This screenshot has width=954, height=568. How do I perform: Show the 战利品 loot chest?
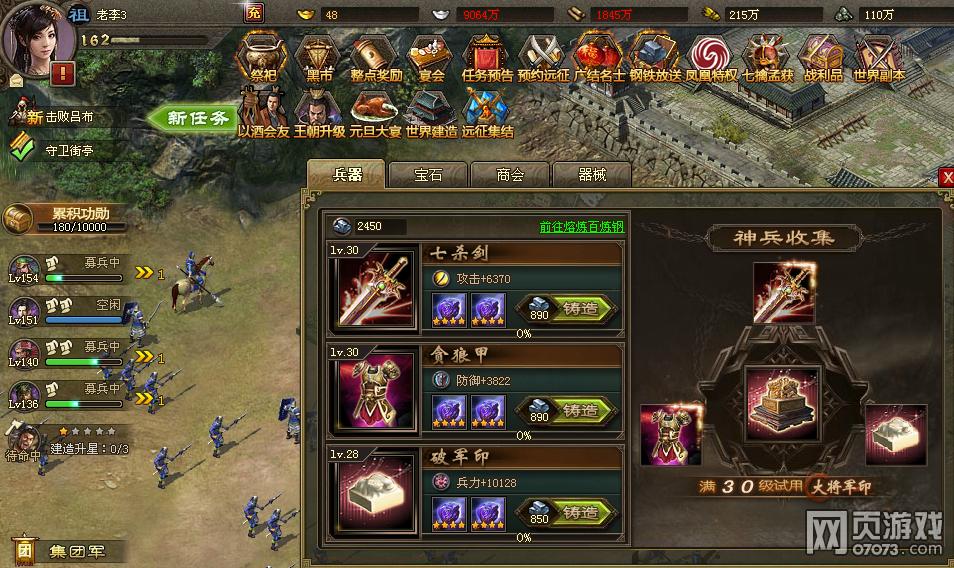point(823,60)
